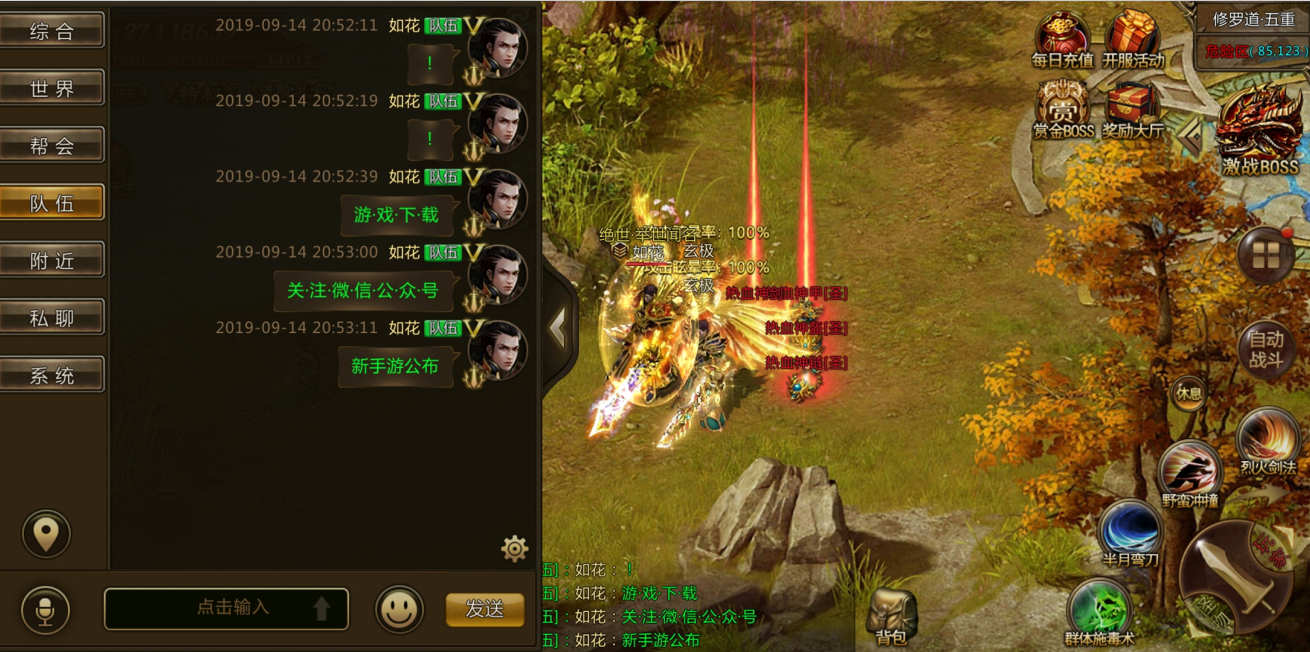
Task: Show the 附近 chat channel
Action: coord(52,261)
